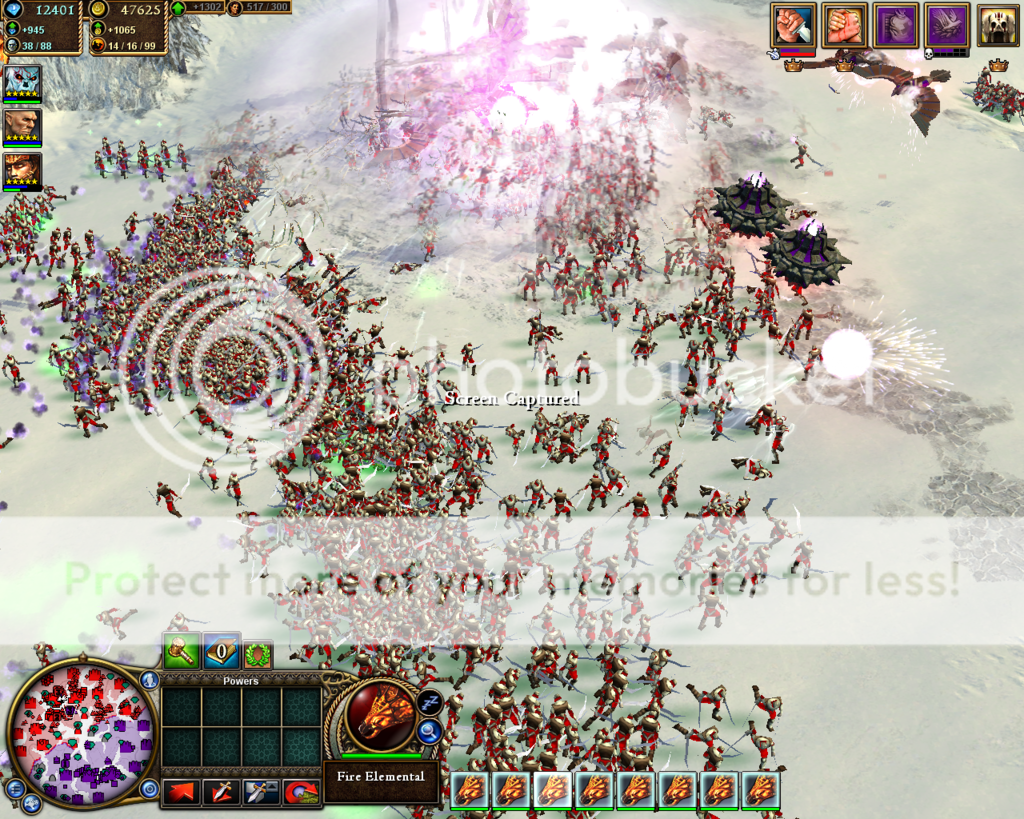
Task: Select the red-haired hero portrait
Action: click(22, 169)
